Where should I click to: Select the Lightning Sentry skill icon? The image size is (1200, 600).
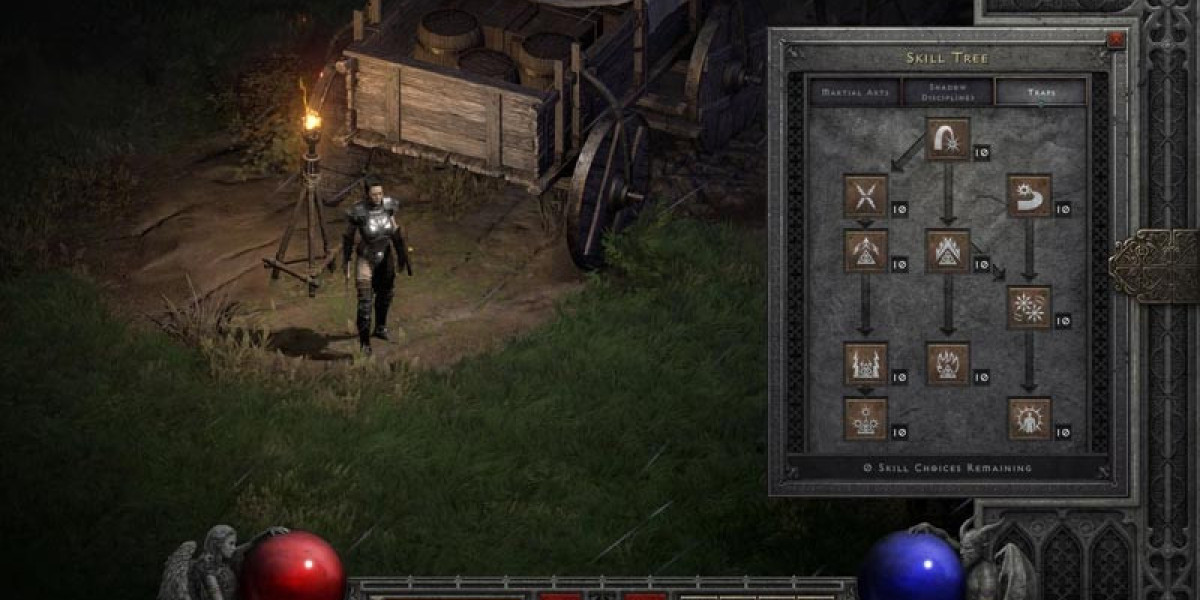coord(865,363)
